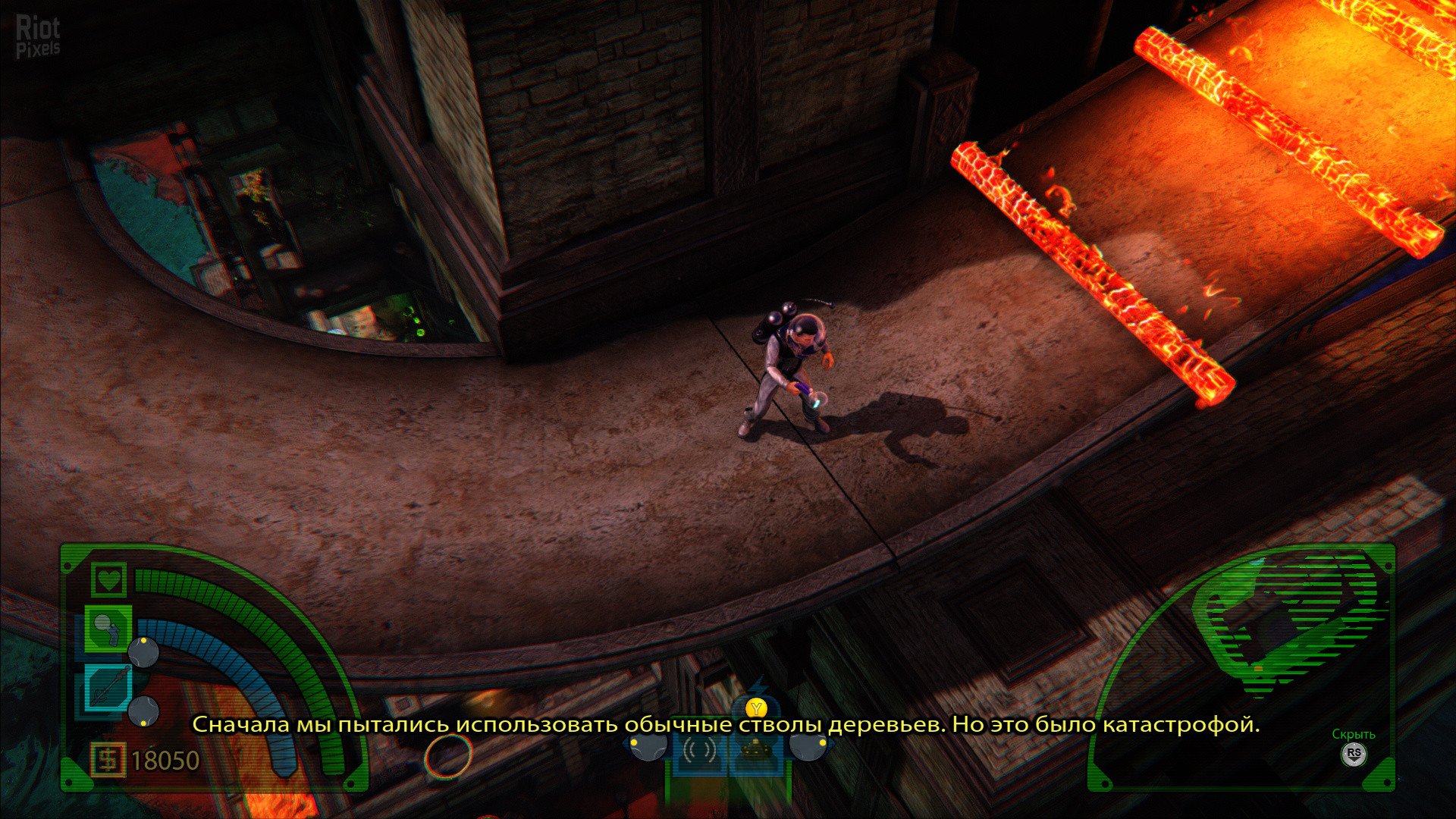Select the cyan staff weapon slot
This screenshot has width=1456, height=819.
tap(108, 687)
